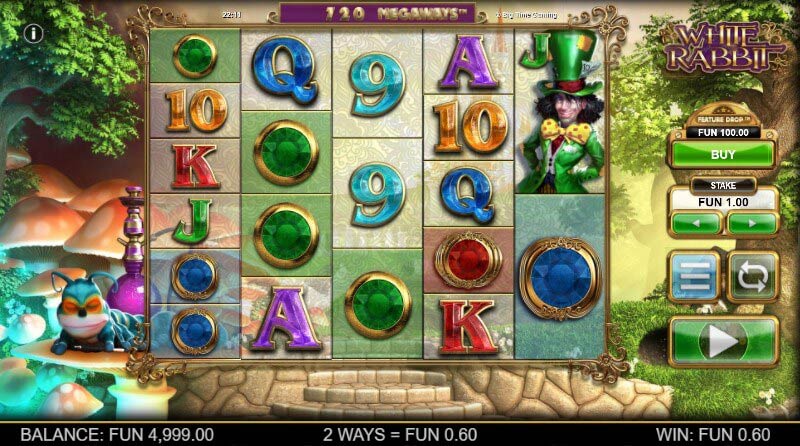Activate autoplay with the looping arrows button
The height and width of the screenshot is (446, 800).
pos(751,276)
